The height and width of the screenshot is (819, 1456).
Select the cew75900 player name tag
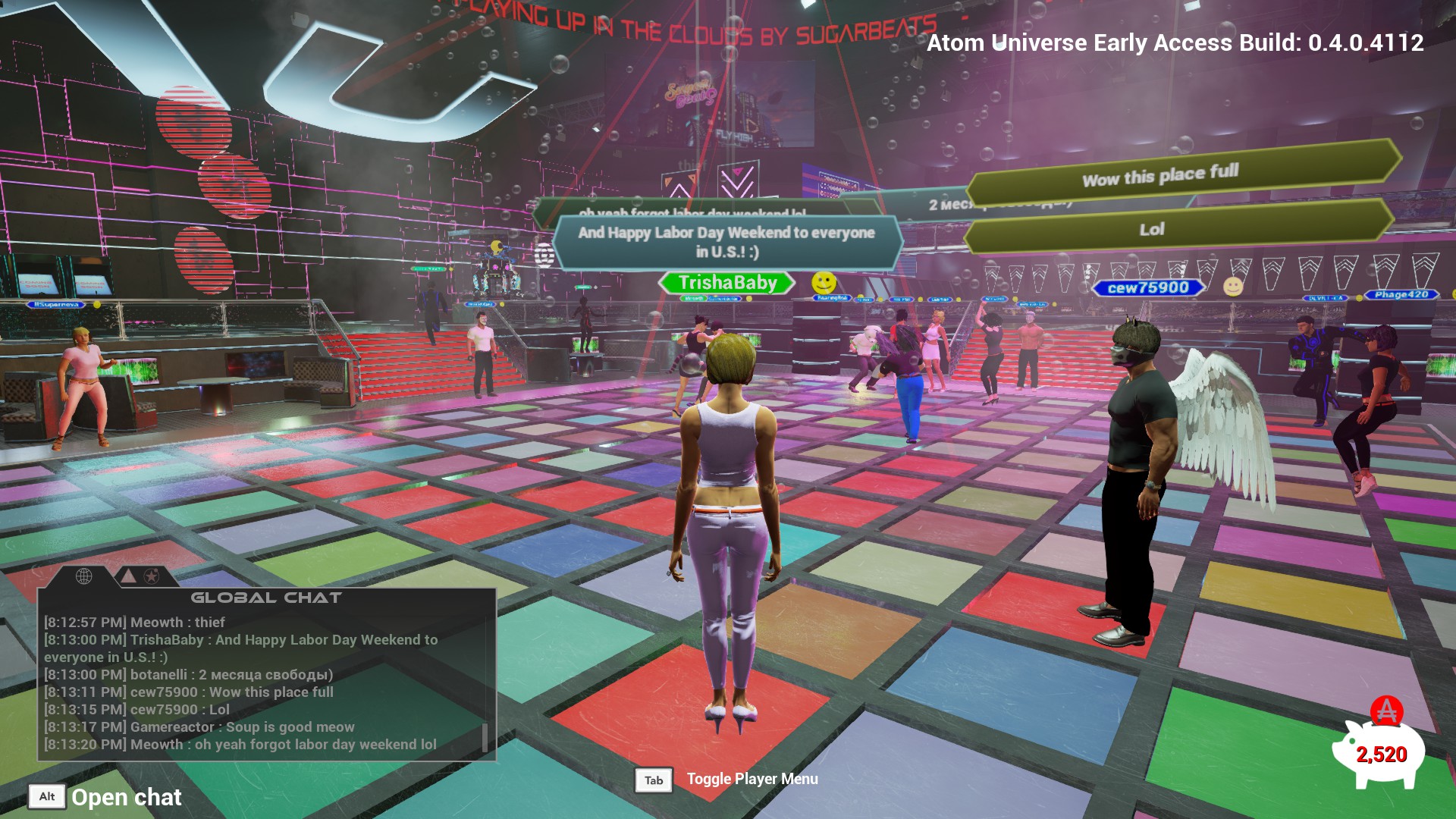pyautogui.click(x=1148, y=288)
